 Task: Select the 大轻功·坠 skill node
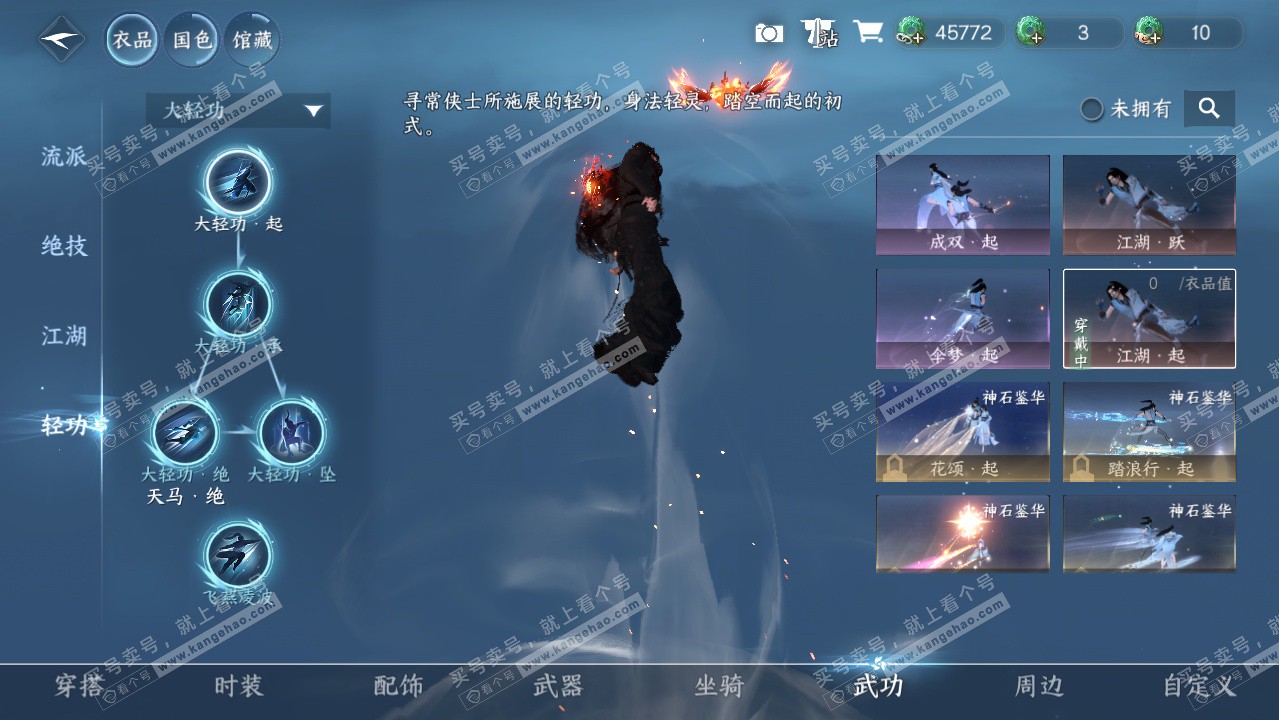point(291,433)
